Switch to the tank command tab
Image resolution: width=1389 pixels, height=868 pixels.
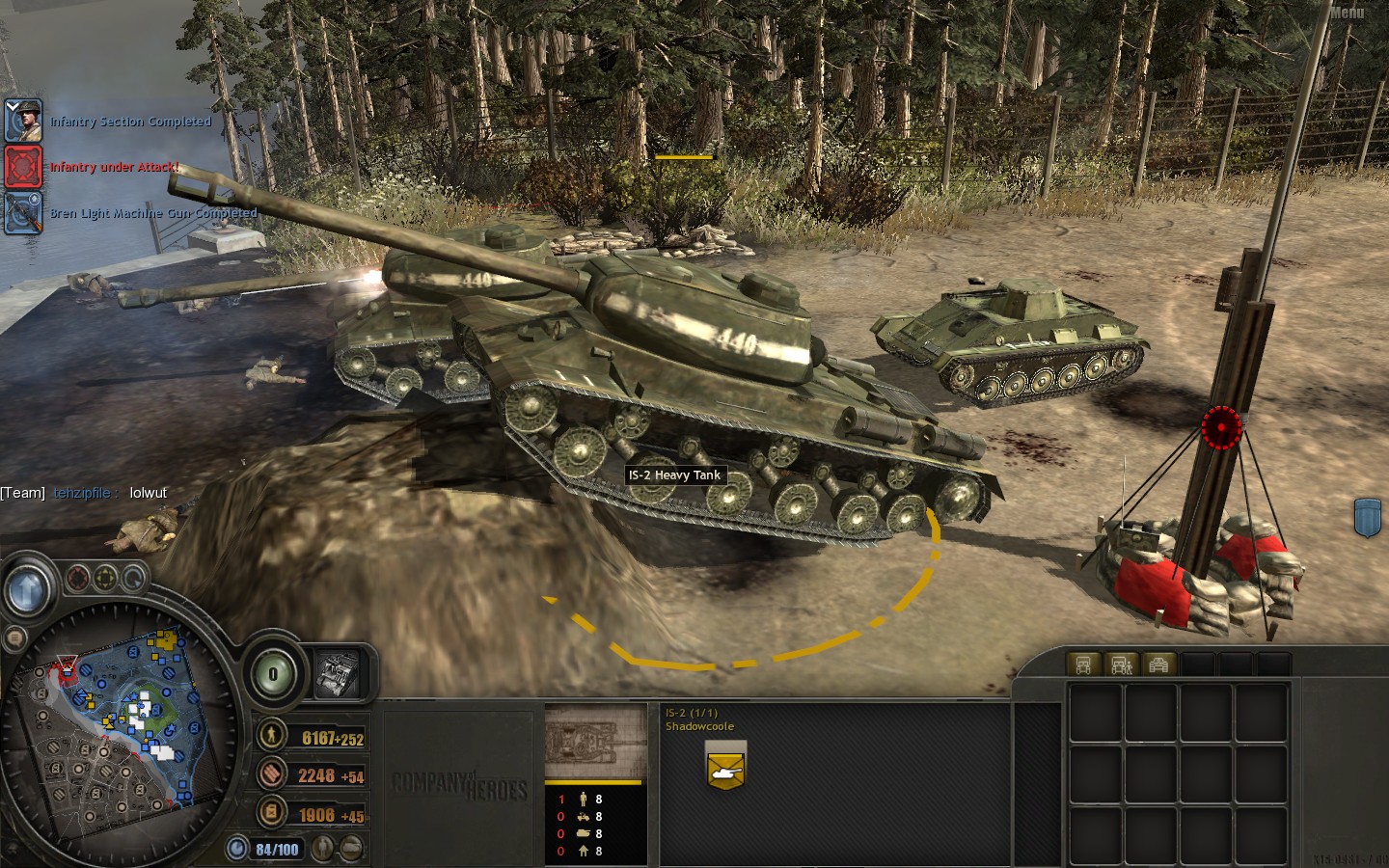1158,665
